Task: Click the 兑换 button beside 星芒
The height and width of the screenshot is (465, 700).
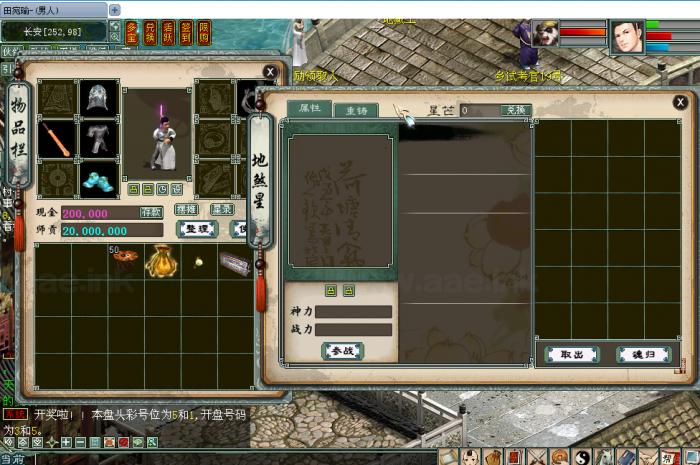Action: click(x=514, y=110)
